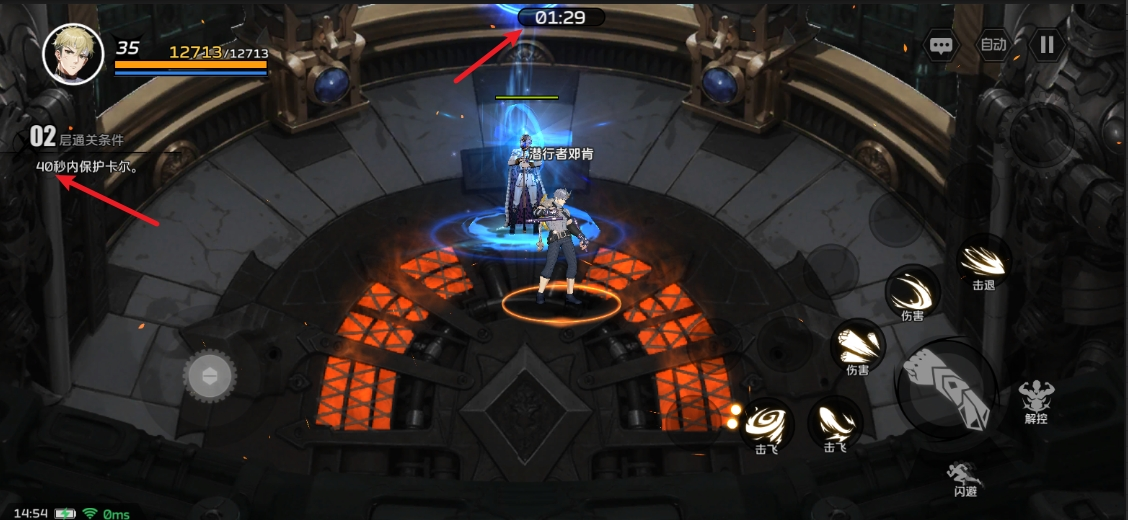Click the blond hero portrait
Viewport: 1128px width, 520px height.
click(x=74, y=53)
